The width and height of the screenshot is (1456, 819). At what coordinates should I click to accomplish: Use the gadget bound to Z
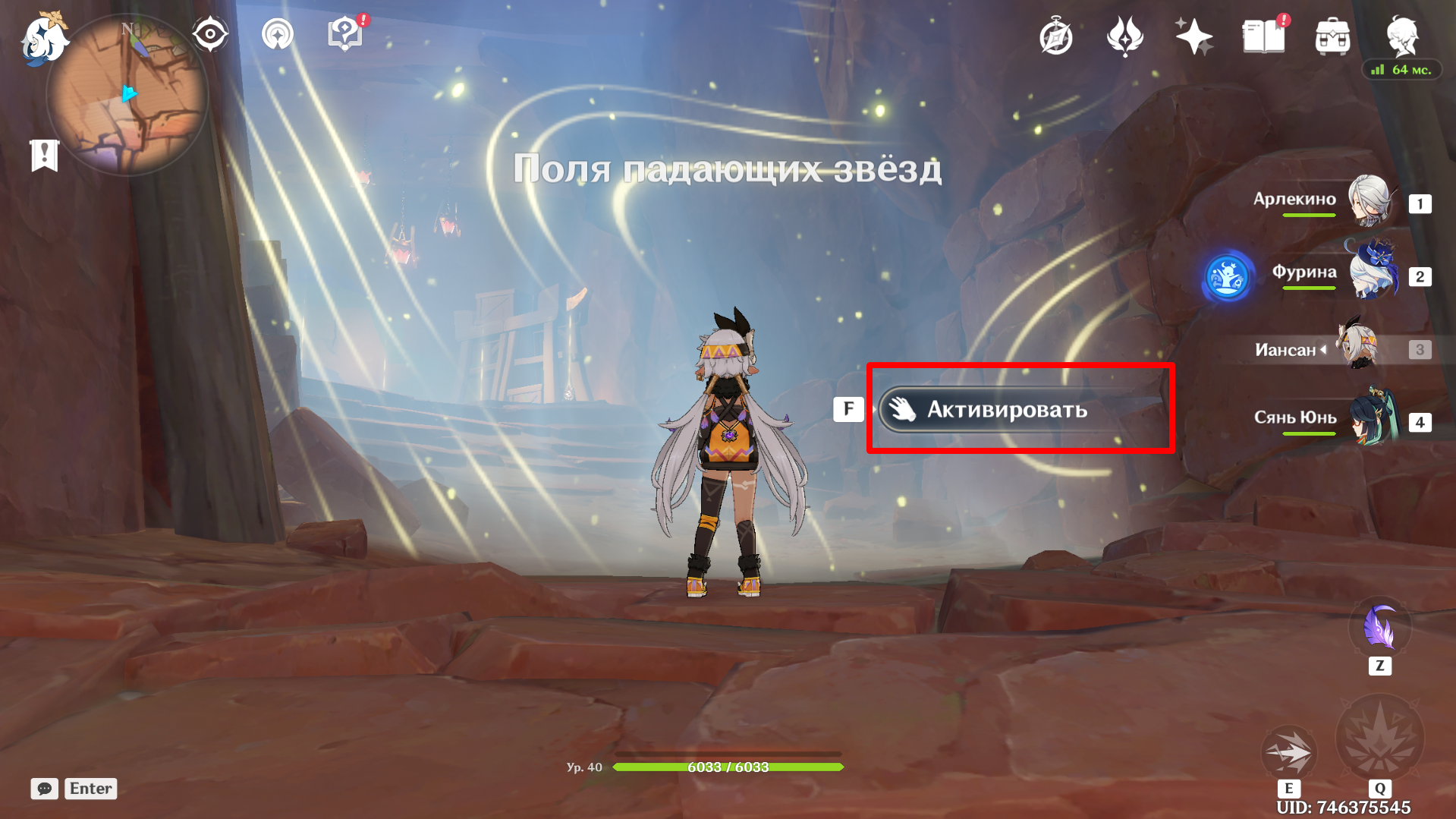coord(1380,628)
